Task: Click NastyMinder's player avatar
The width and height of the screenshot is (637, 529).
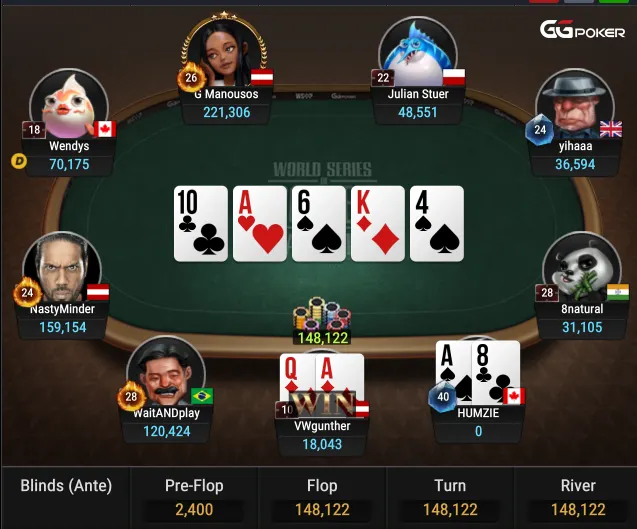Action: coord(62,269)
